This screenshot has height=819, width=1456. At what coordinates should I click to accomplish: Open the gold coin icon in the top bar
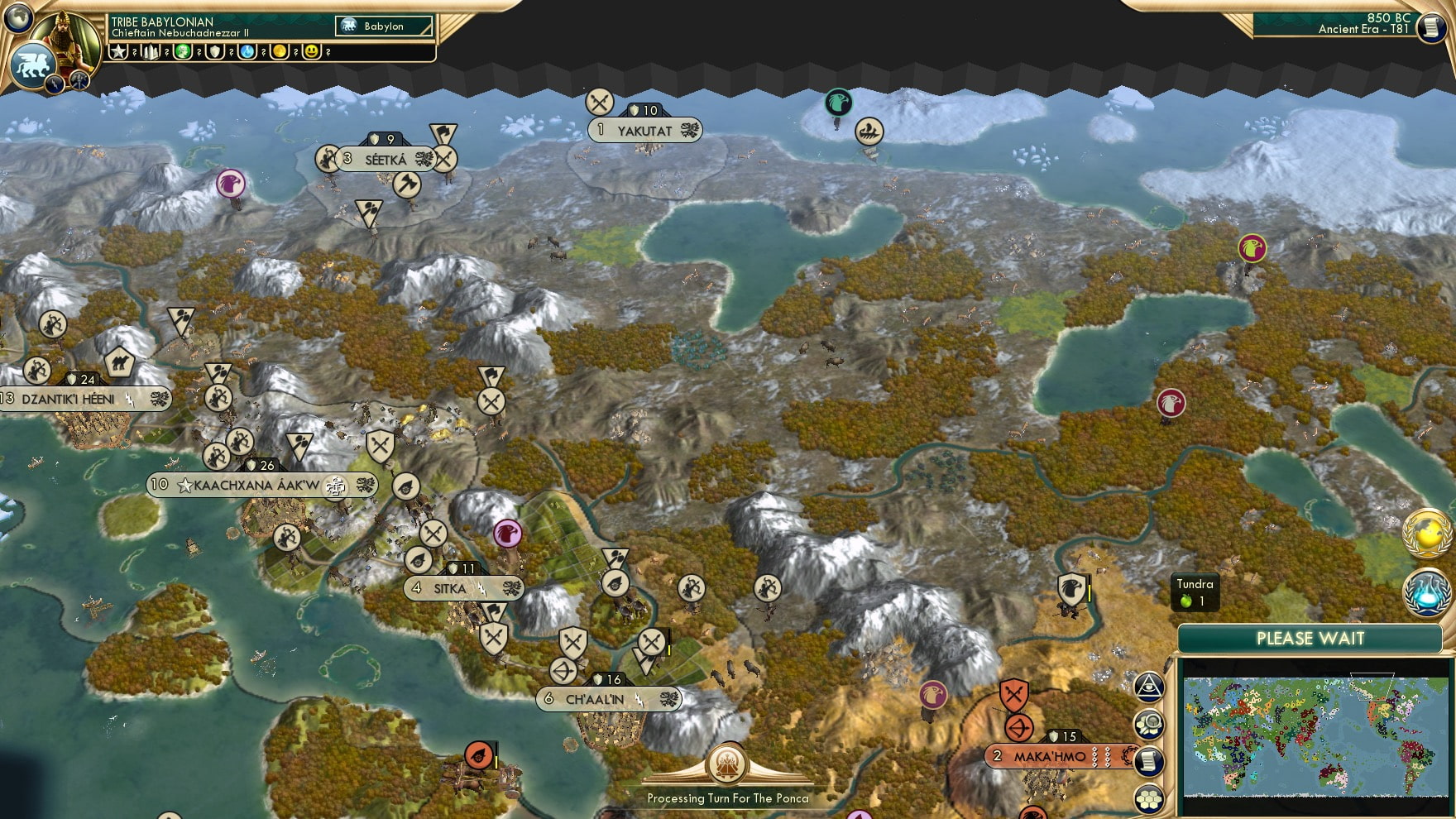click(280, 51)
